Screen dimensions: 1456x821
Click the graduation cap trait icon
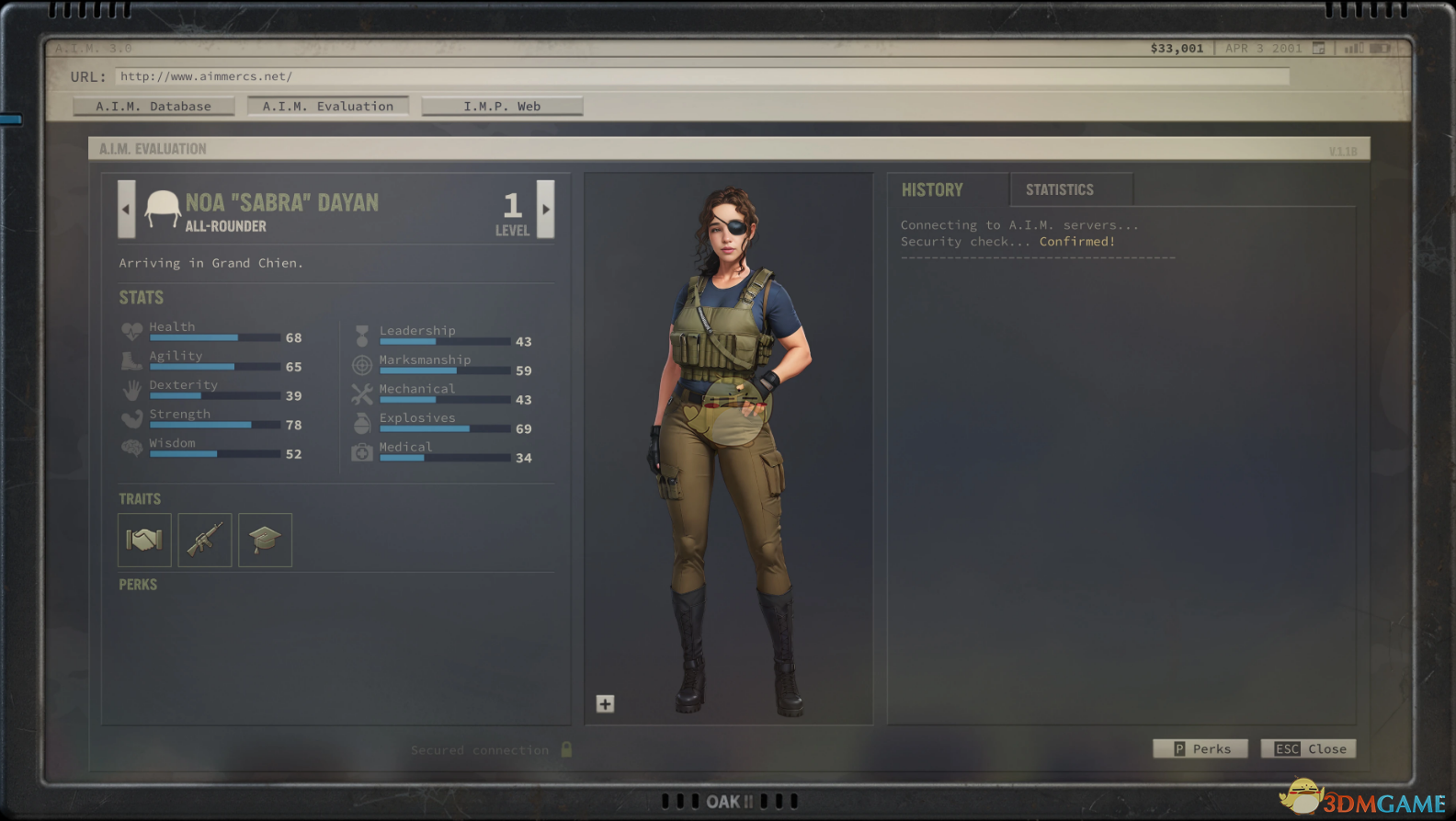[265, 540]
